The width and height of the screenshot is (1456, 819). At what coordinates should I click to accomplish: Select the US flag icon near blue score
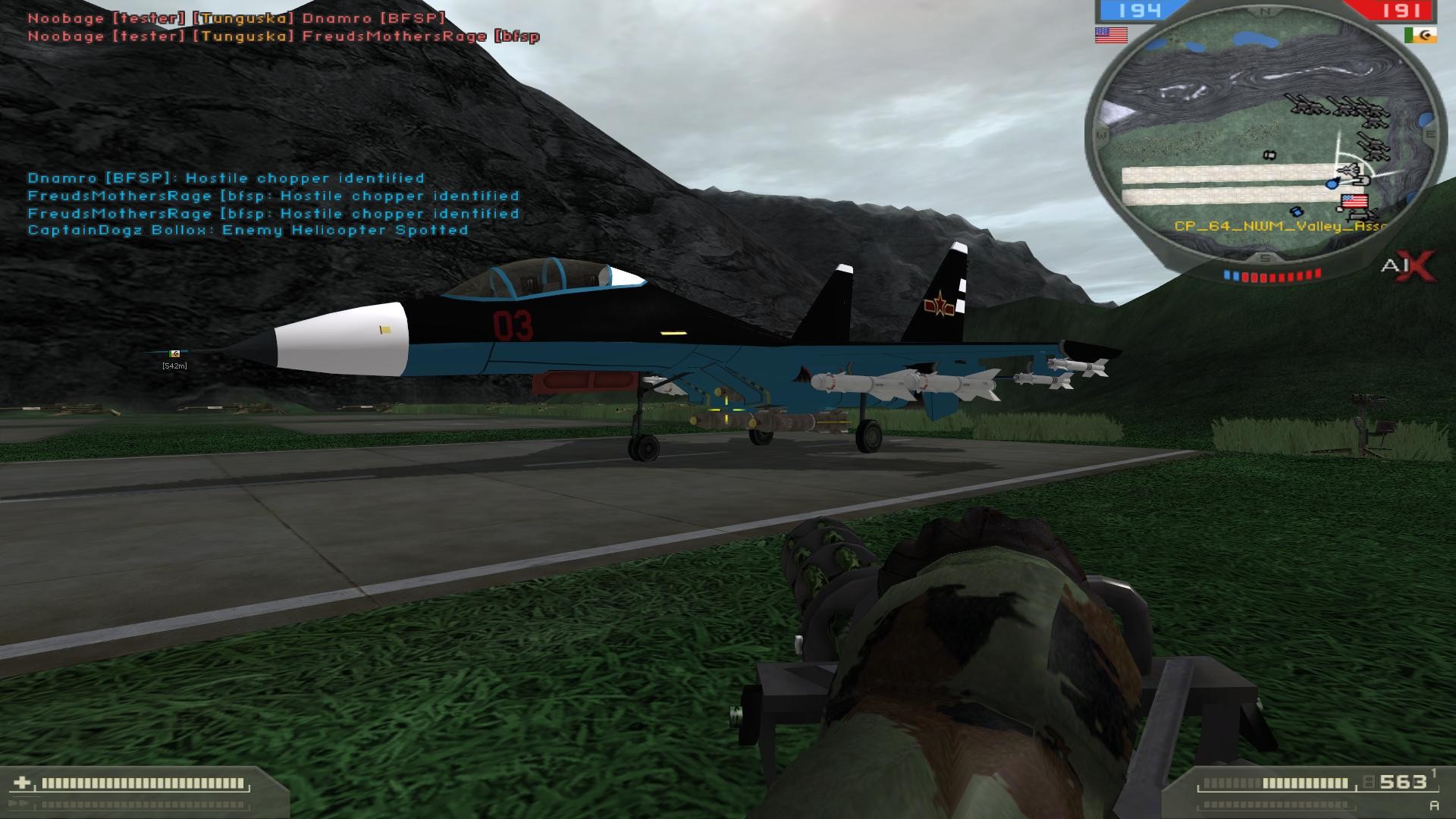pos(1111,35)
